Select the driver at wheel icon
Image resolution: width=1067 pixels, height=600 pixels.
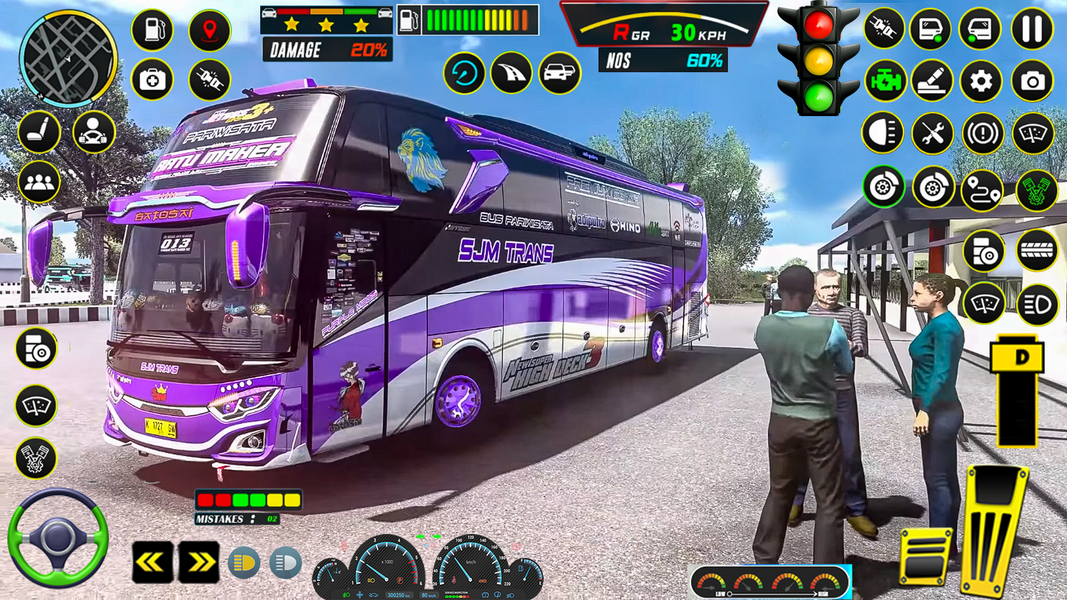(94, 131)
